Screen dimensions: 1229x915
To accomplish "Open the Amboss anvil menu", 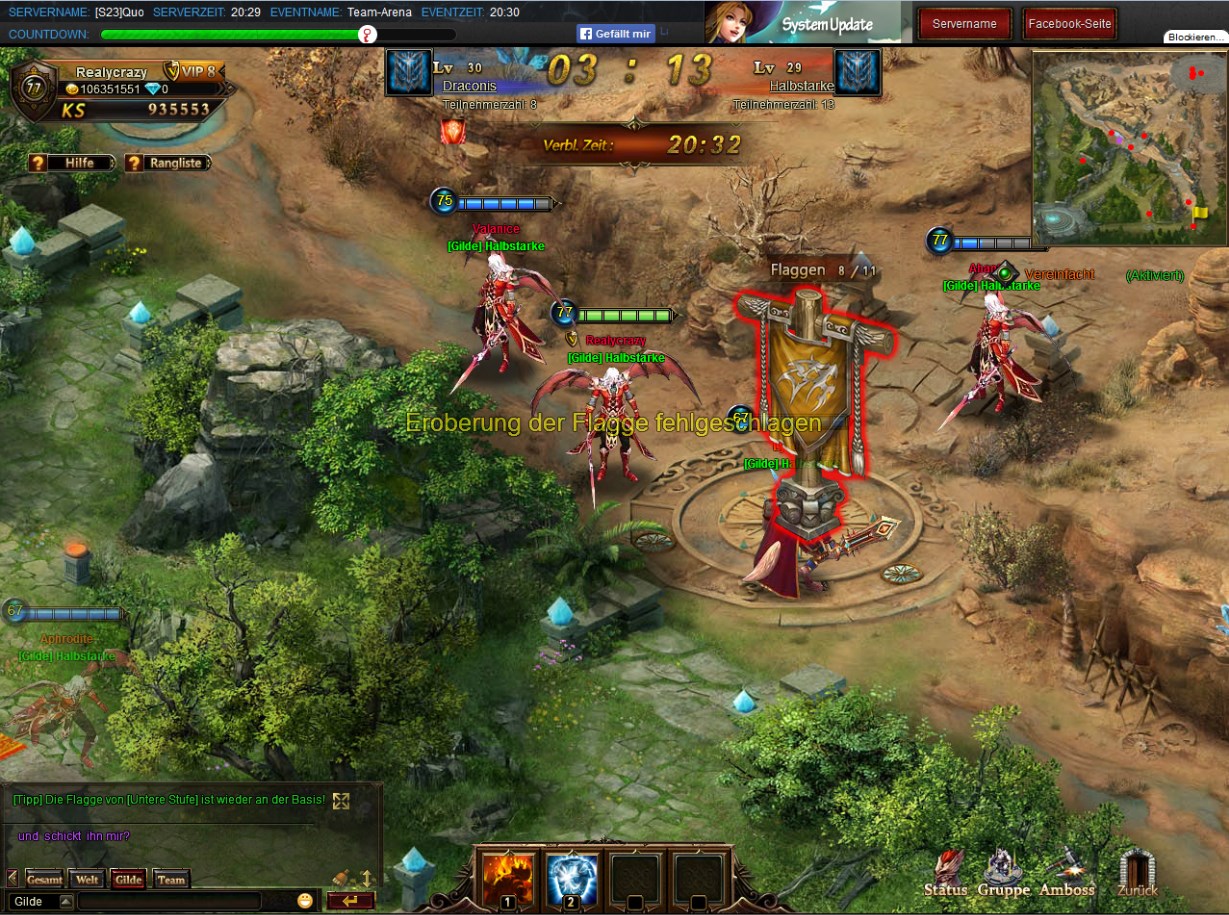I will (1067, 873).
